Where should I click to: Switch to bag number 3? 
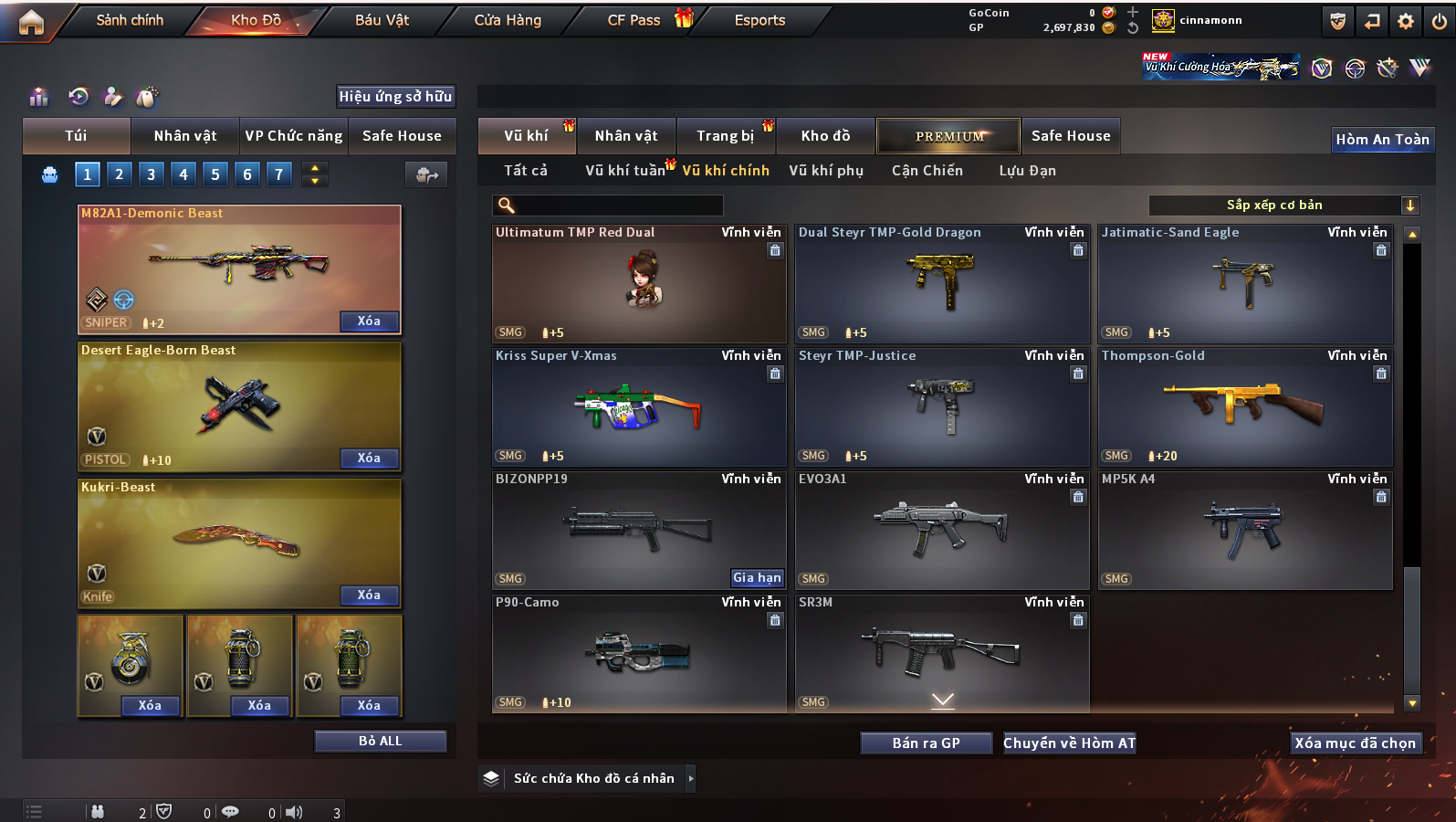coord(152,174)
